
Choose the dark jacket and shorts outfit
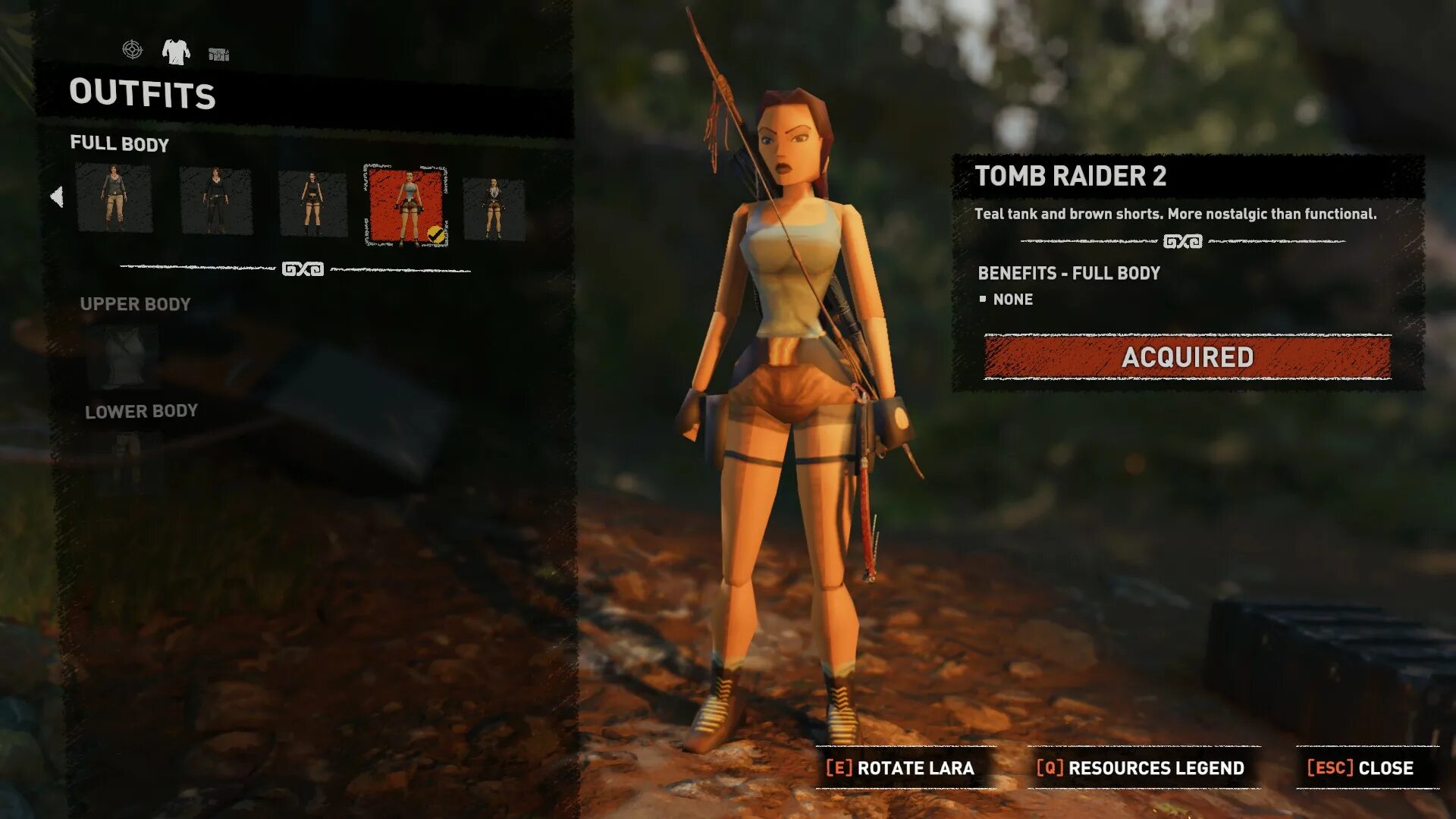494,209
